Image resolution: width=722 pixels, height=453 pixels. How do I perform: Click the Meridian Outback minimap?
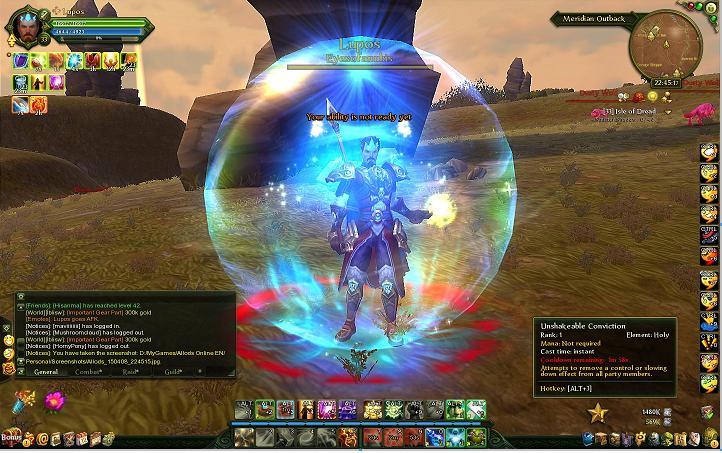[x=662, y=47]
